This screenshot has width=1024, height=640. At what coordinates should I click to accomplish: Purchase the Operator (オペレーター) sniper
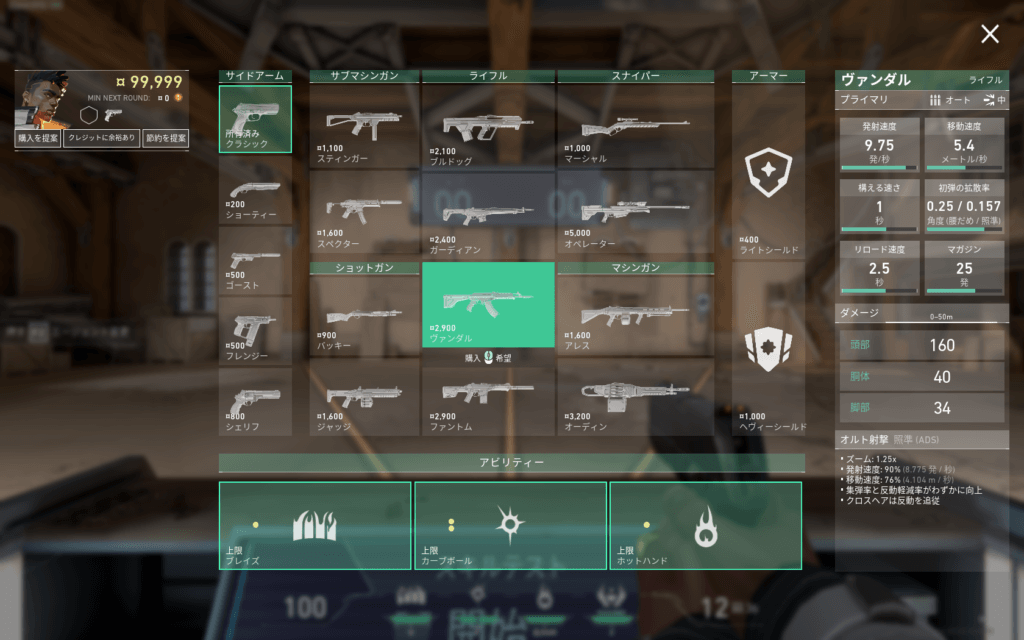[x=636, y=212]
